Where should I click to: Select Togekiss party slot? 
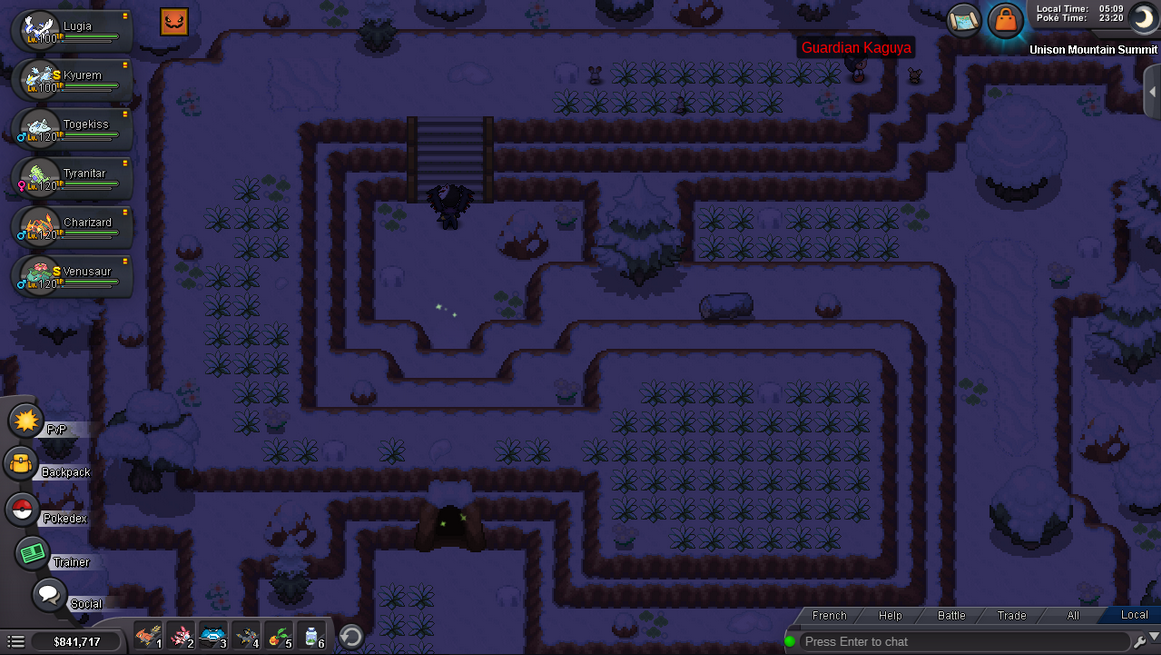tap(70, 128)
